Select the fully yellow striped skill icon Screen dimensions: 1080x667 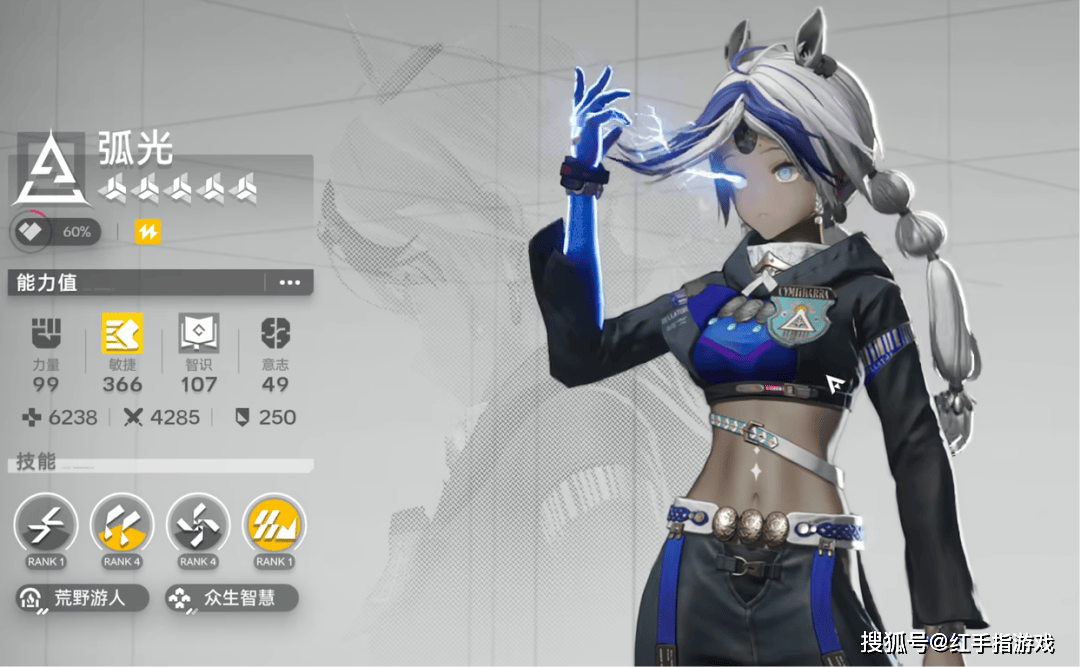point(273,524)
